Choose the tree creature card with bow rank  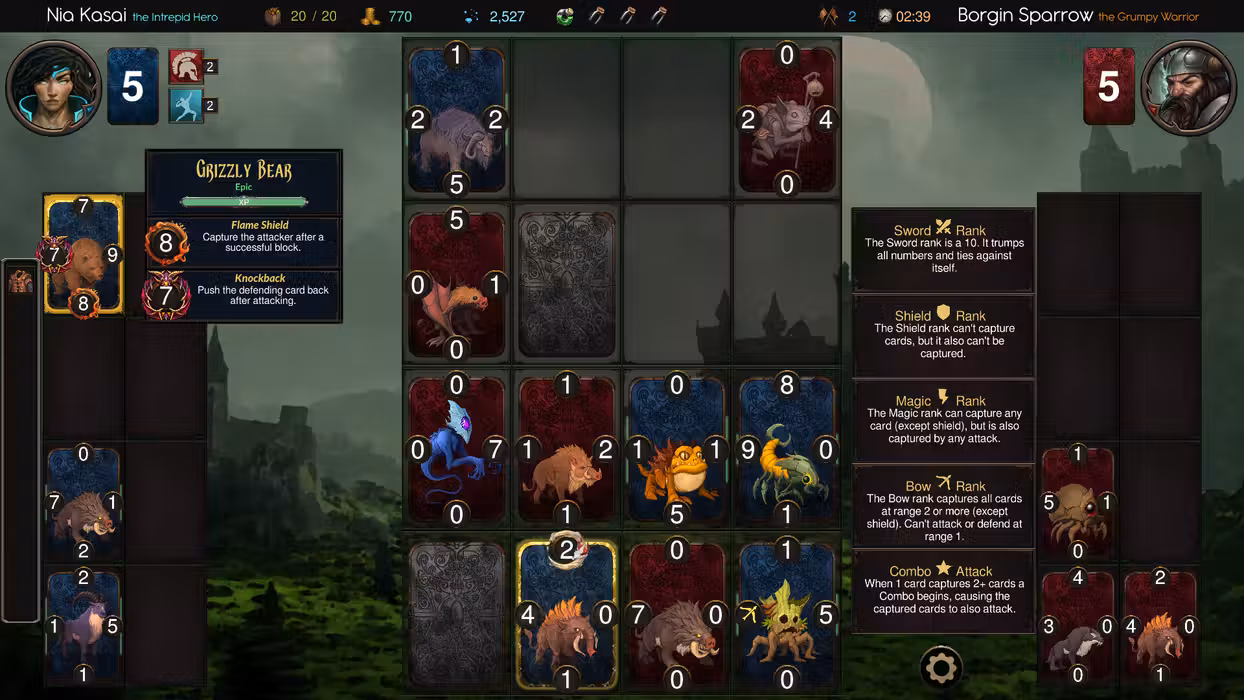click(787, 615)
